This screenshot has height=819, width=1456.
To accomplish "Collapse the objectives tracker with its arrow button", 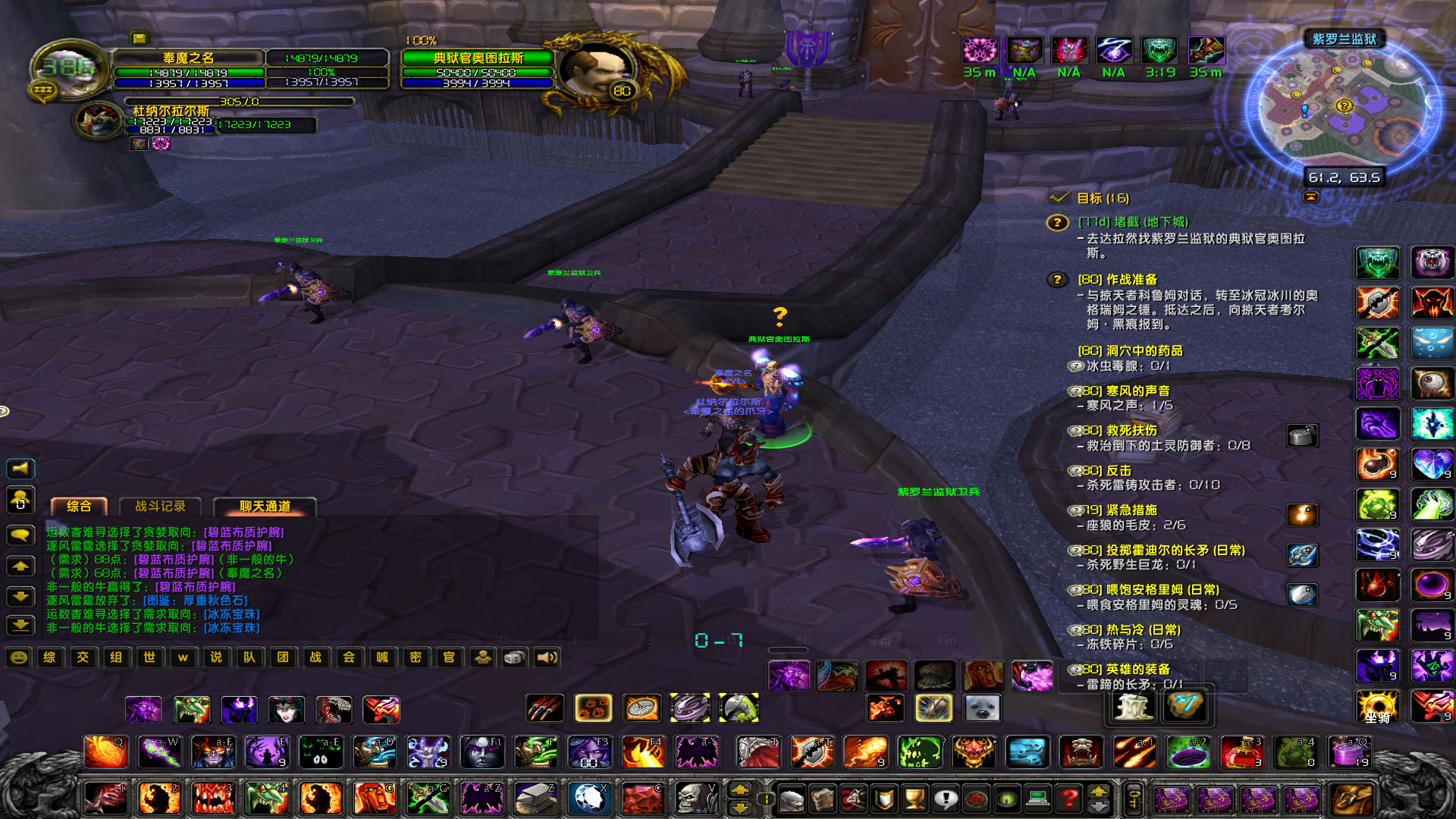I will (x=1310, y=197).
